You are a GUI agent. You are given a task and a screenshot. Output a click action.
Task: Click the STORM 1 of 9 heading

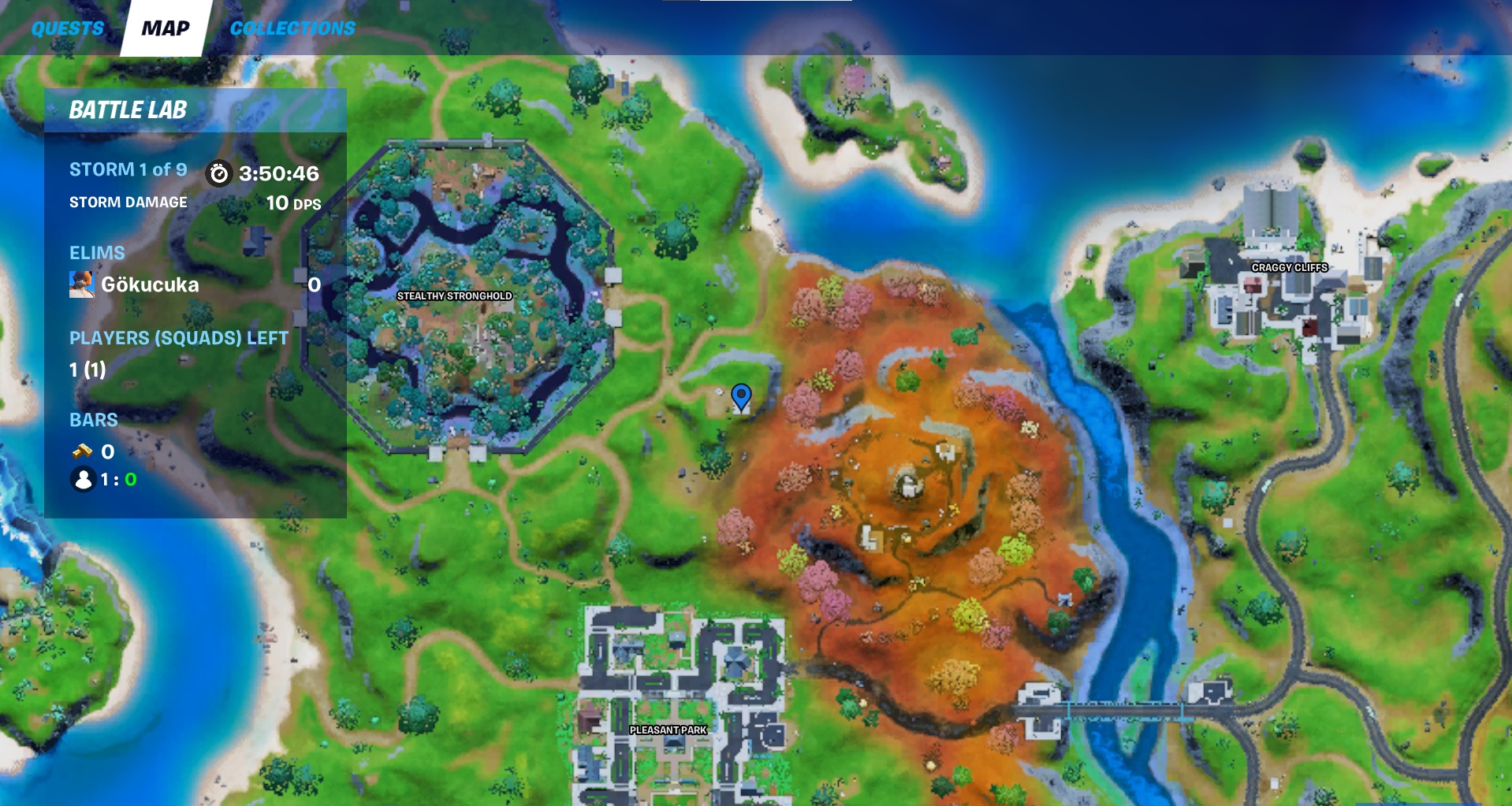(126, 169)
